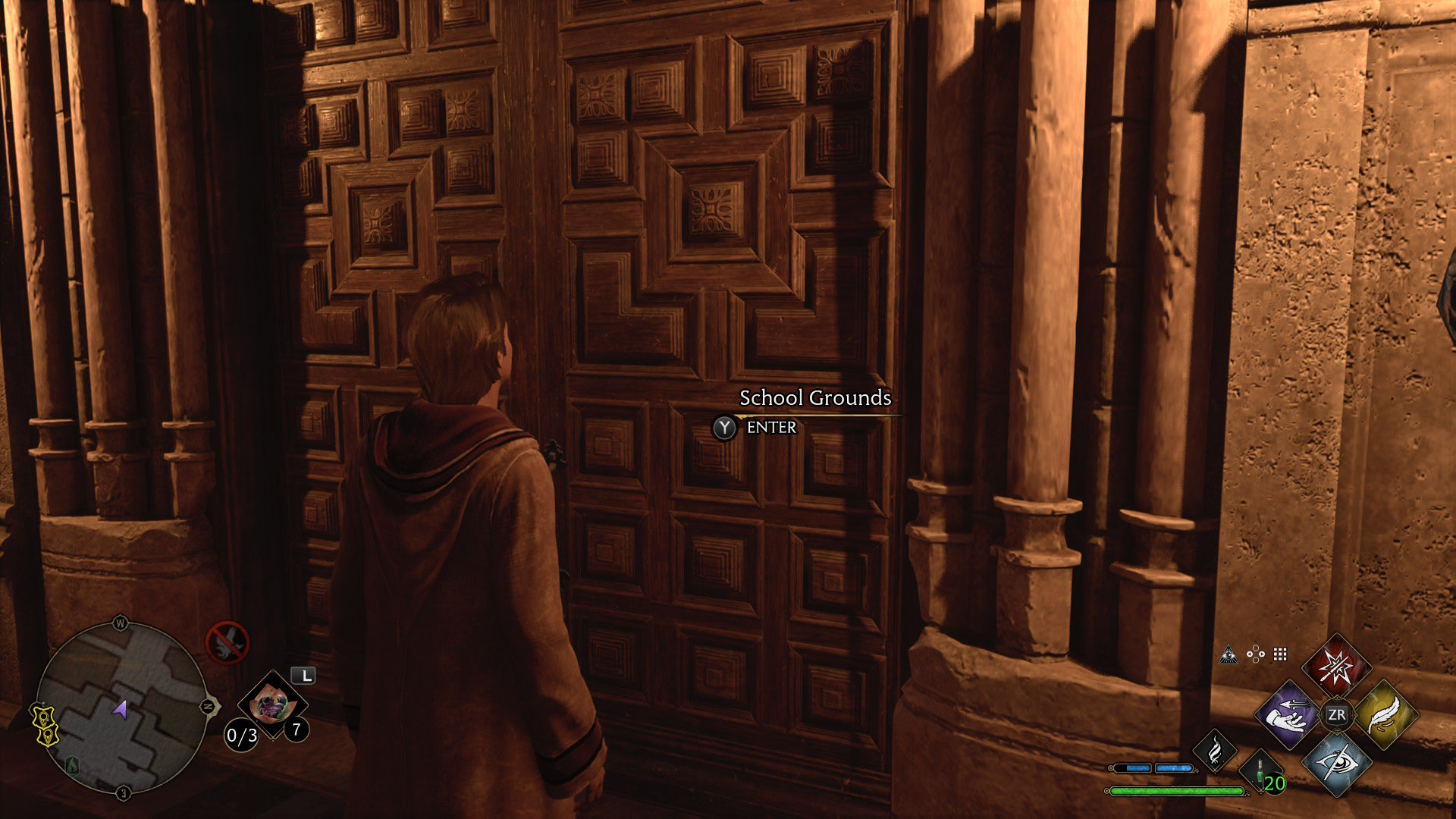The width and height of the screenshot is (1456, 819).
Task: Select the green Floo flame marker on minimap
Action: [73, 764]
